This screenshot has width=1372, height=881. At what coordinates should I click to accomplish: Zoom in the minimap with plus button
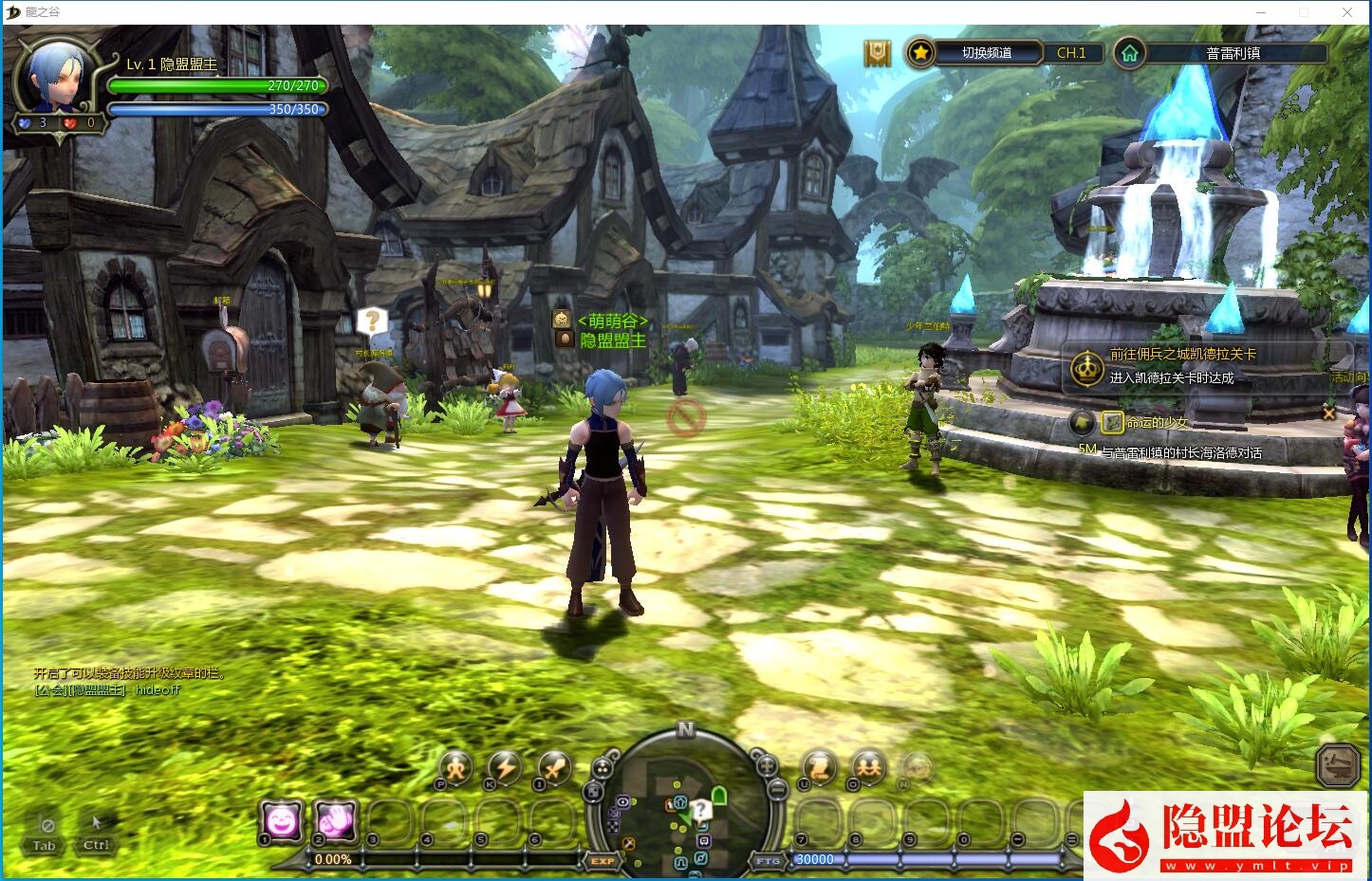point(766,764)
